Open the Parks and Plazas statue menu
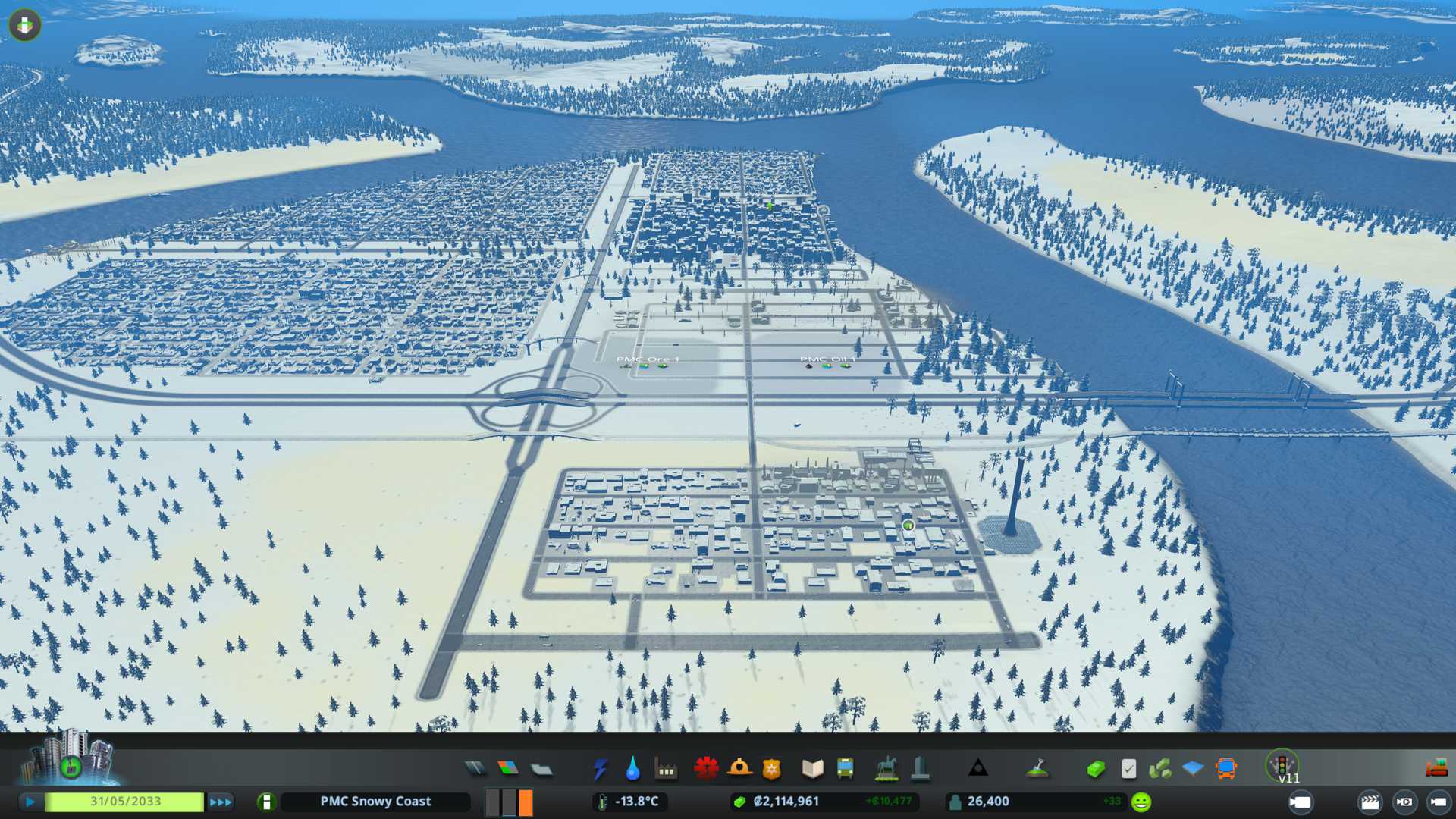This screenshot has width=1456, height=819. (886, 769)
